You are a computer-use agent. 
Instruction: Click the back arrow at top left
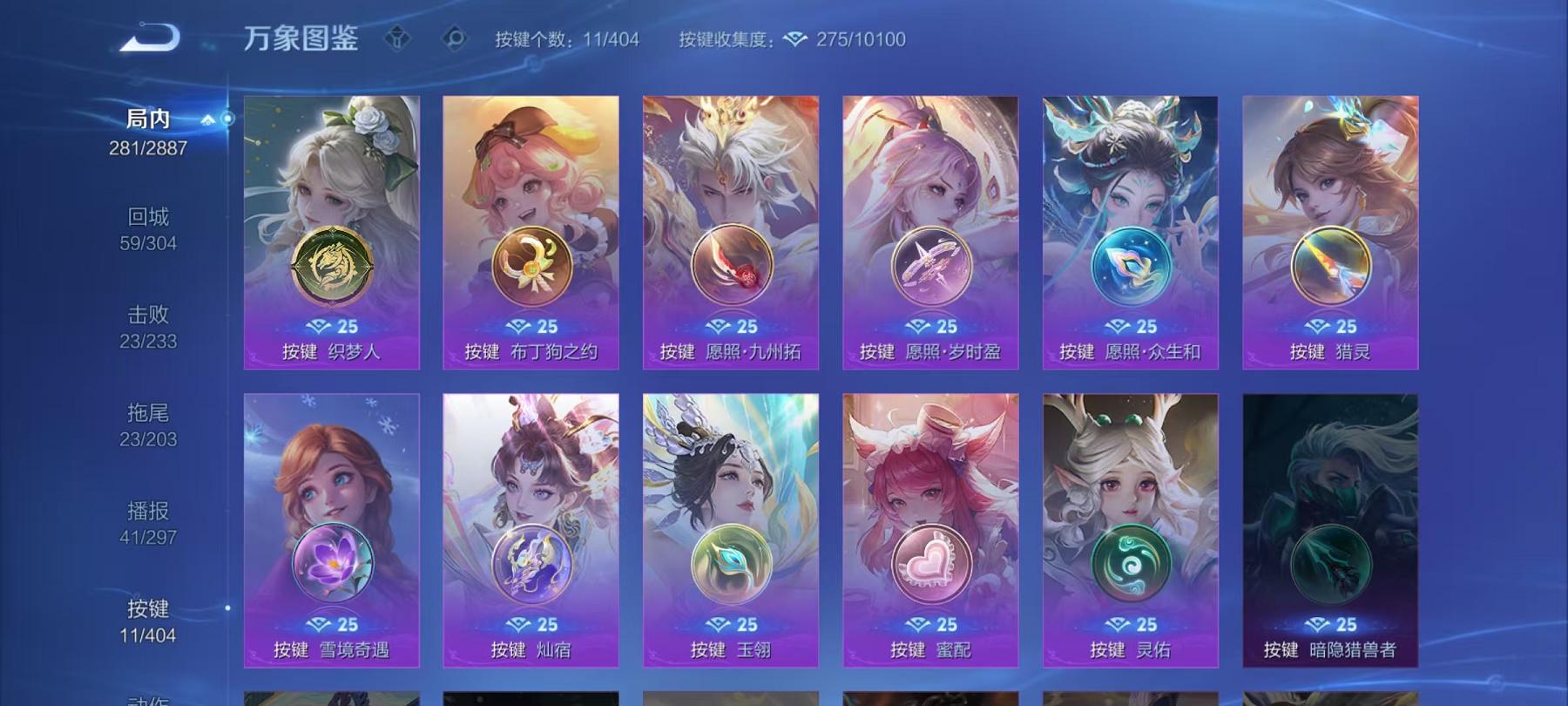[150, 37]
